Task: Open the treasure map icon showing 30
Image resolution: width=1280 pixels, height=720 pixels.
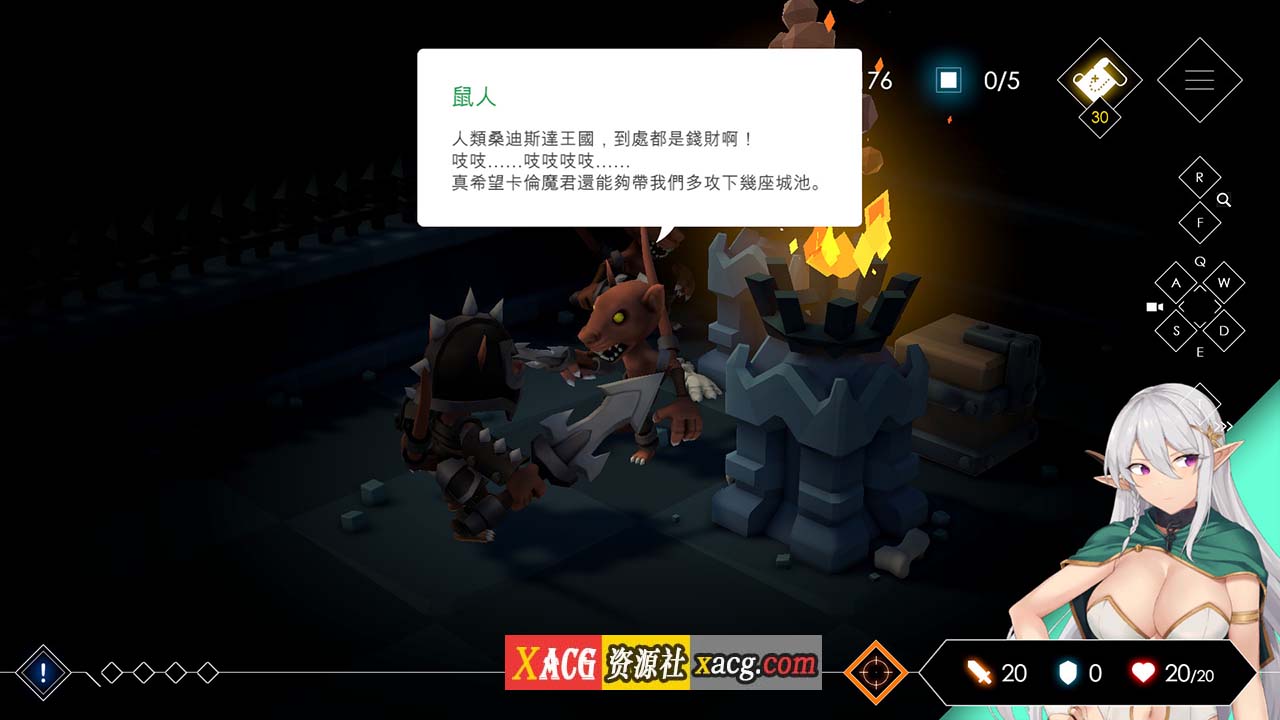Action: (x=1098, y=80)
